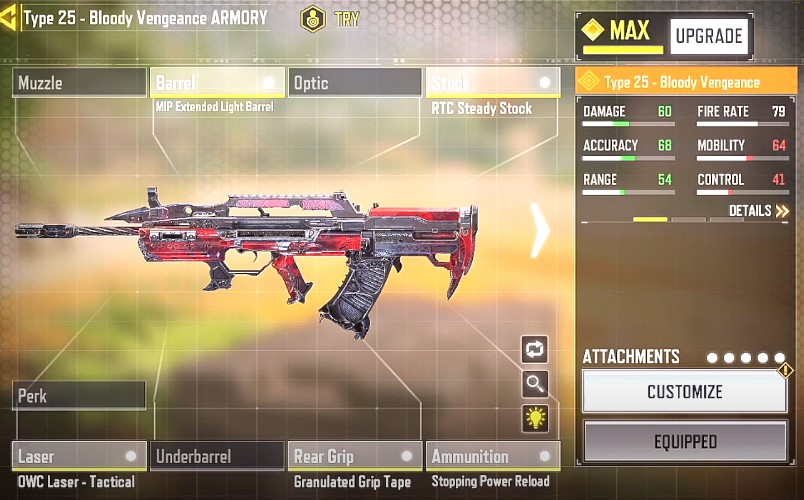
Task: Inspect weapon with magnifying glass icon
Action: tap(535, 383)
